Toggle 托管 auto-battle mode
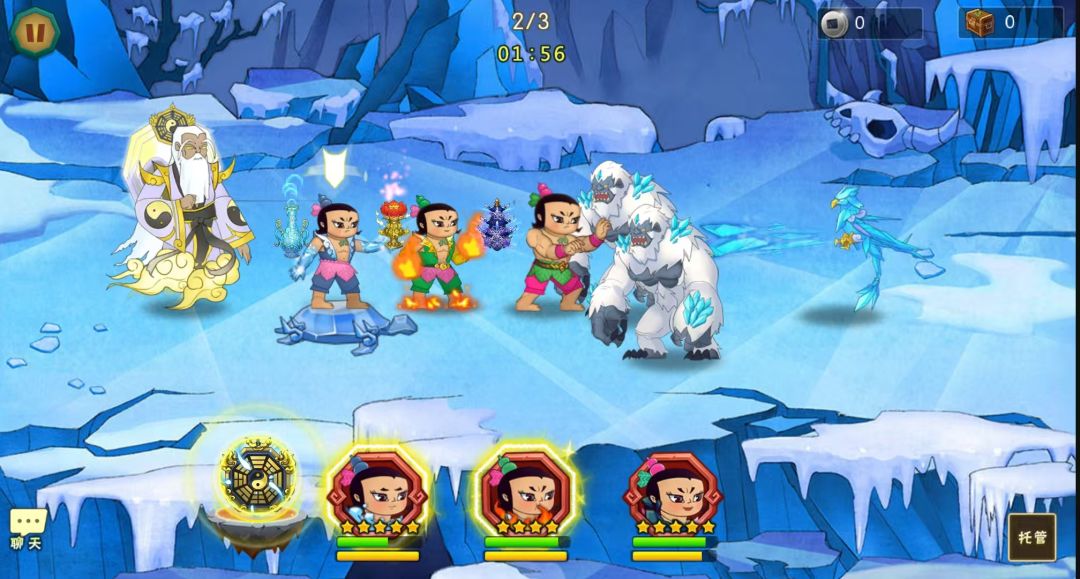 pyautogui.click(x=1031, y=537)
